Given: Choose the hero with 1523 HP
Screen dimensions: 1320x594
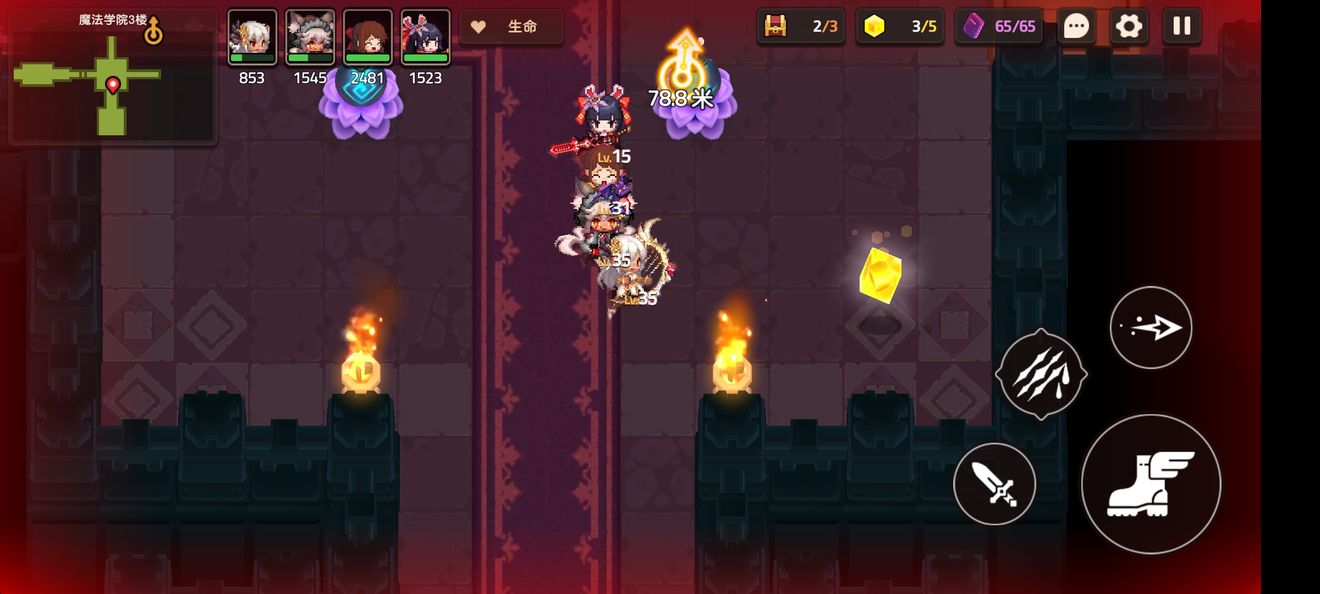Looking at the screenshot, I should [x=426, y=38].
